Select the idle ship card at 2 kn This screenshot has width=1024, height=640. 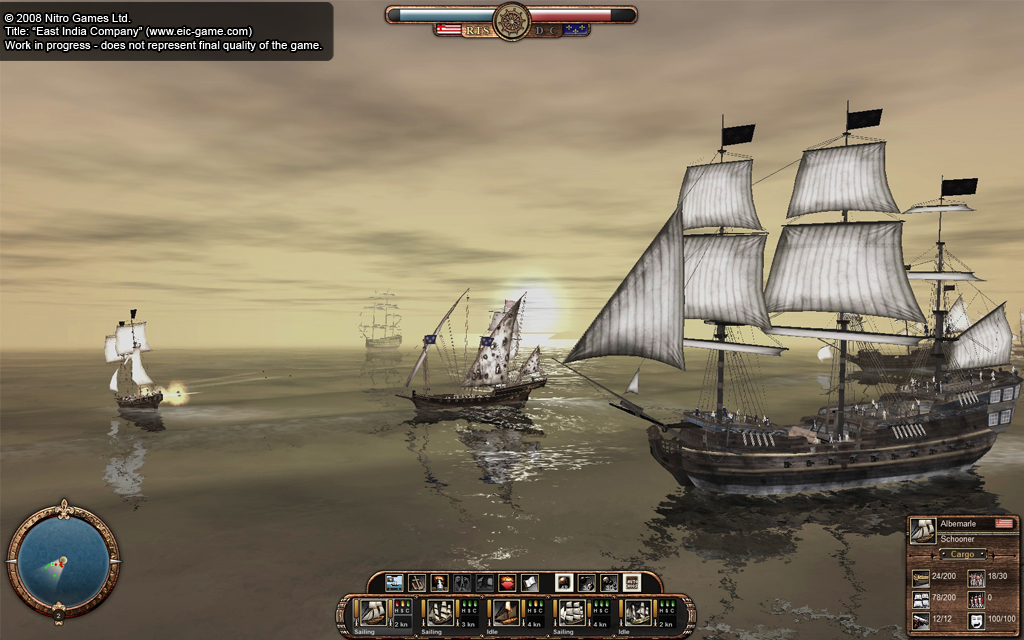pos(638,612)
